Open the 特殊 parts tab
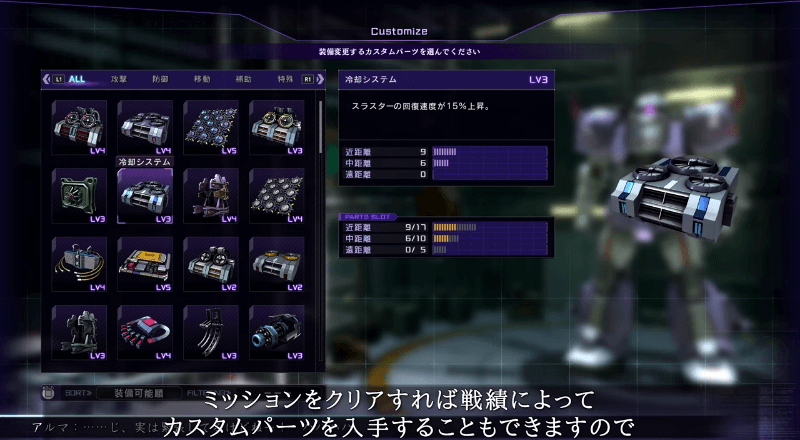Viewport: 800px width, 440px height. point(285,78)
